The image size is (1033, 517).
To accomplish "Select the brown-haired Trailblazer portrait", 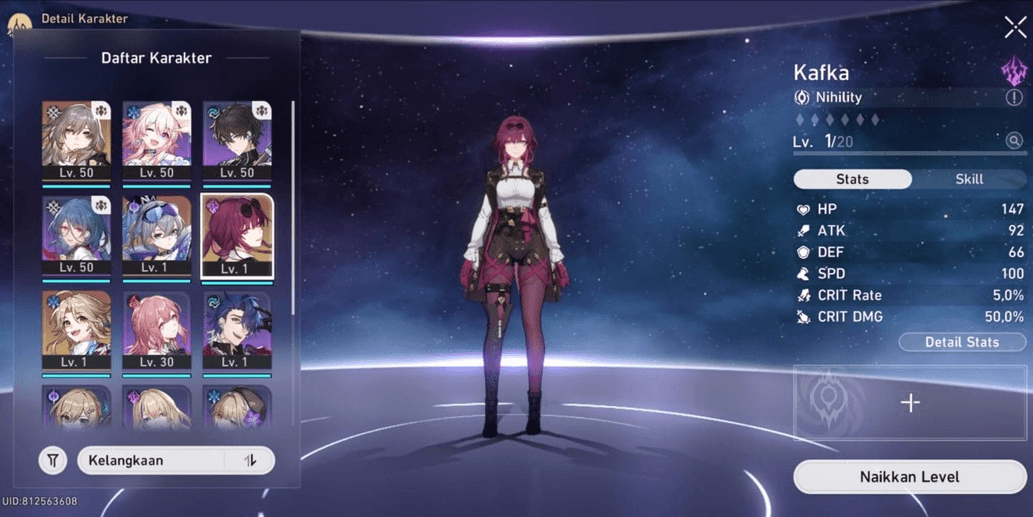I will point(76,140).
